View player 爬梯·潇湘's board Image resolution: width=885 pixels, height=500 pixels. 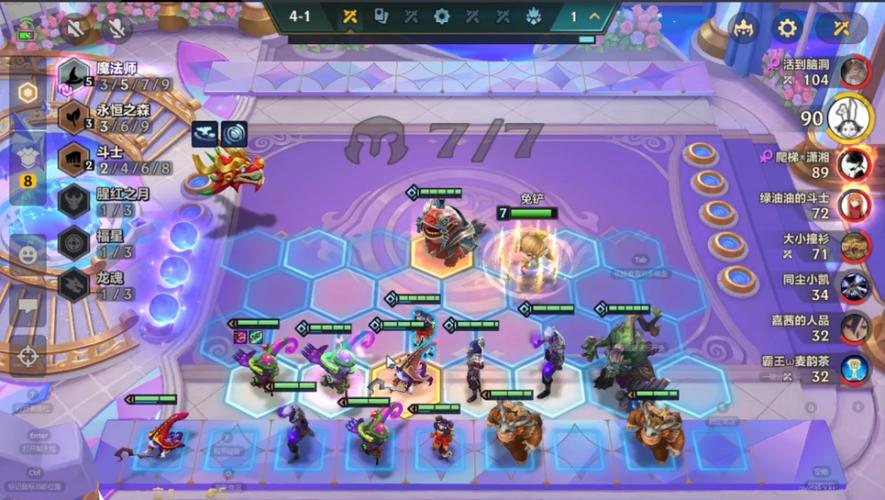pos(853,163)
